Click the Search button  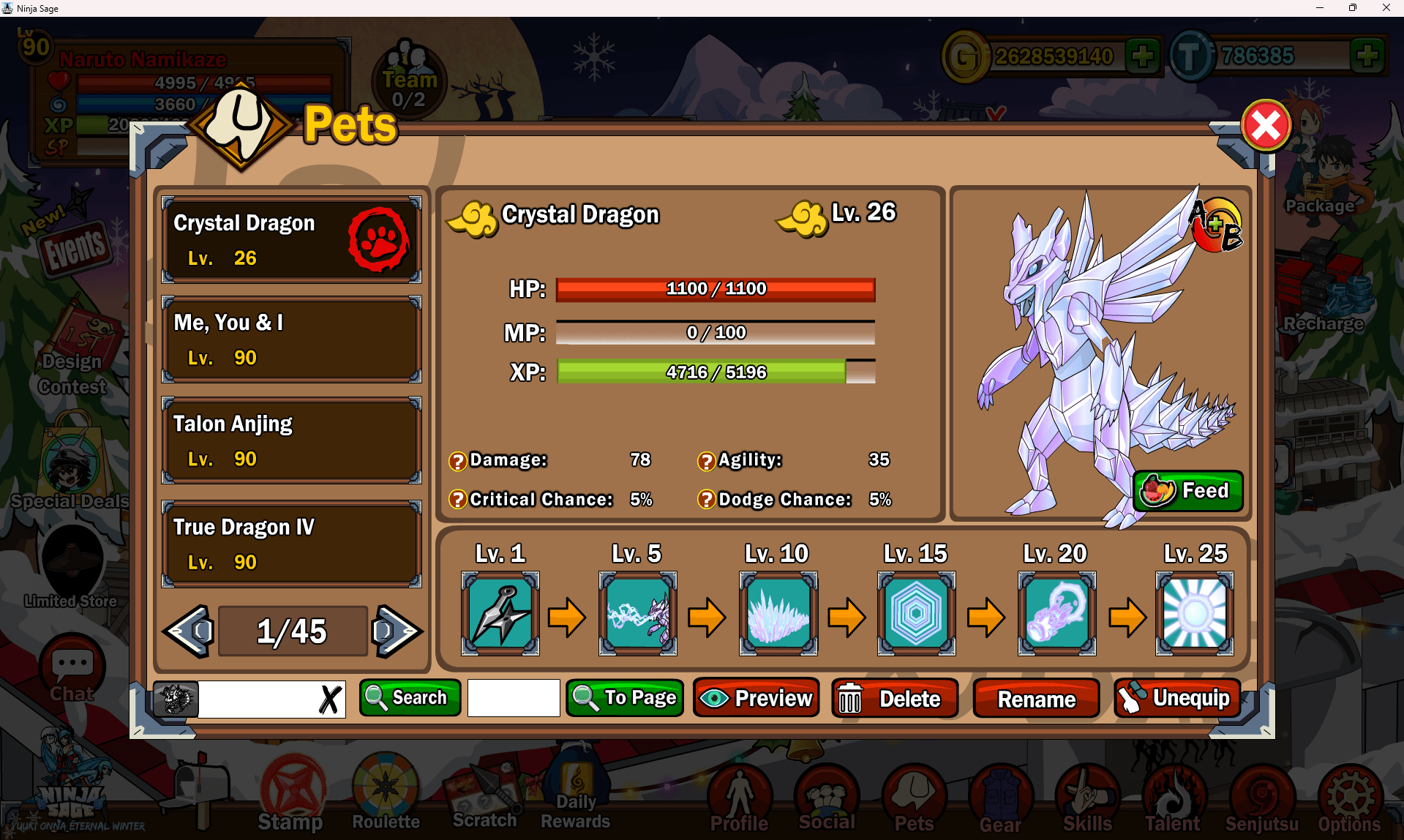coord(410,697)
